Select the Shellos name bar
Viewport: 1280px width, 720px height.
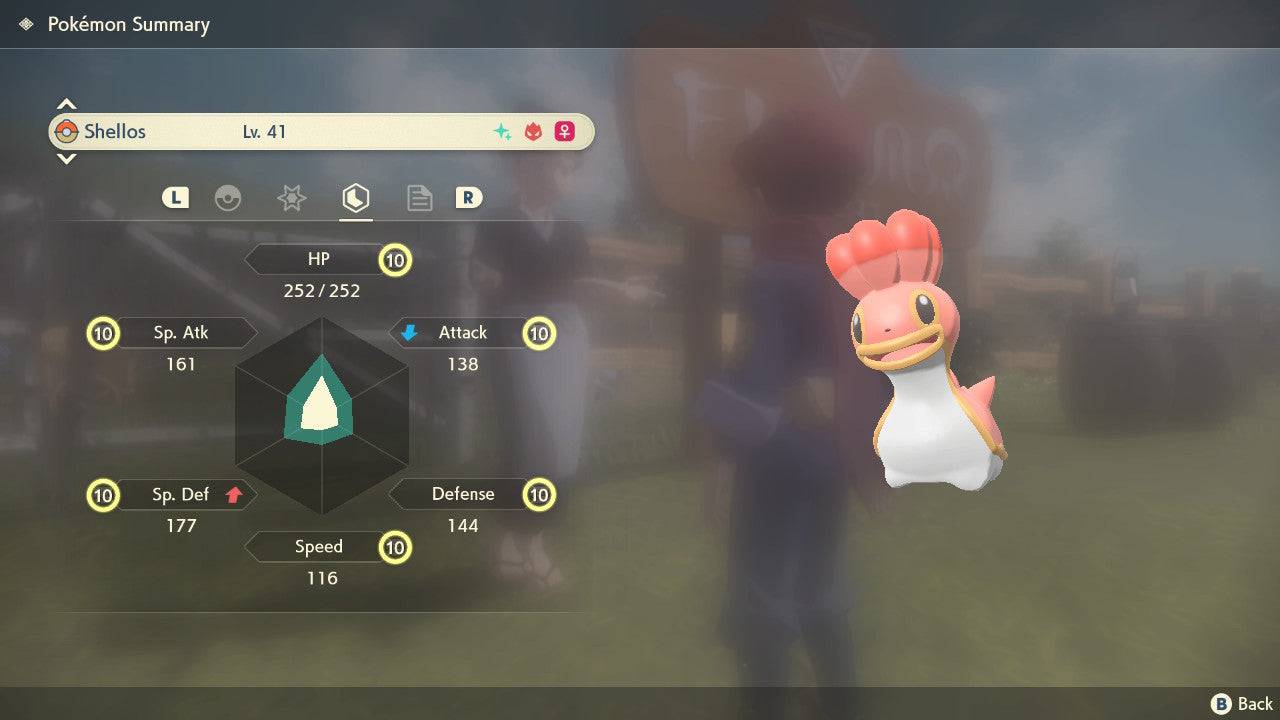(321, 132)
